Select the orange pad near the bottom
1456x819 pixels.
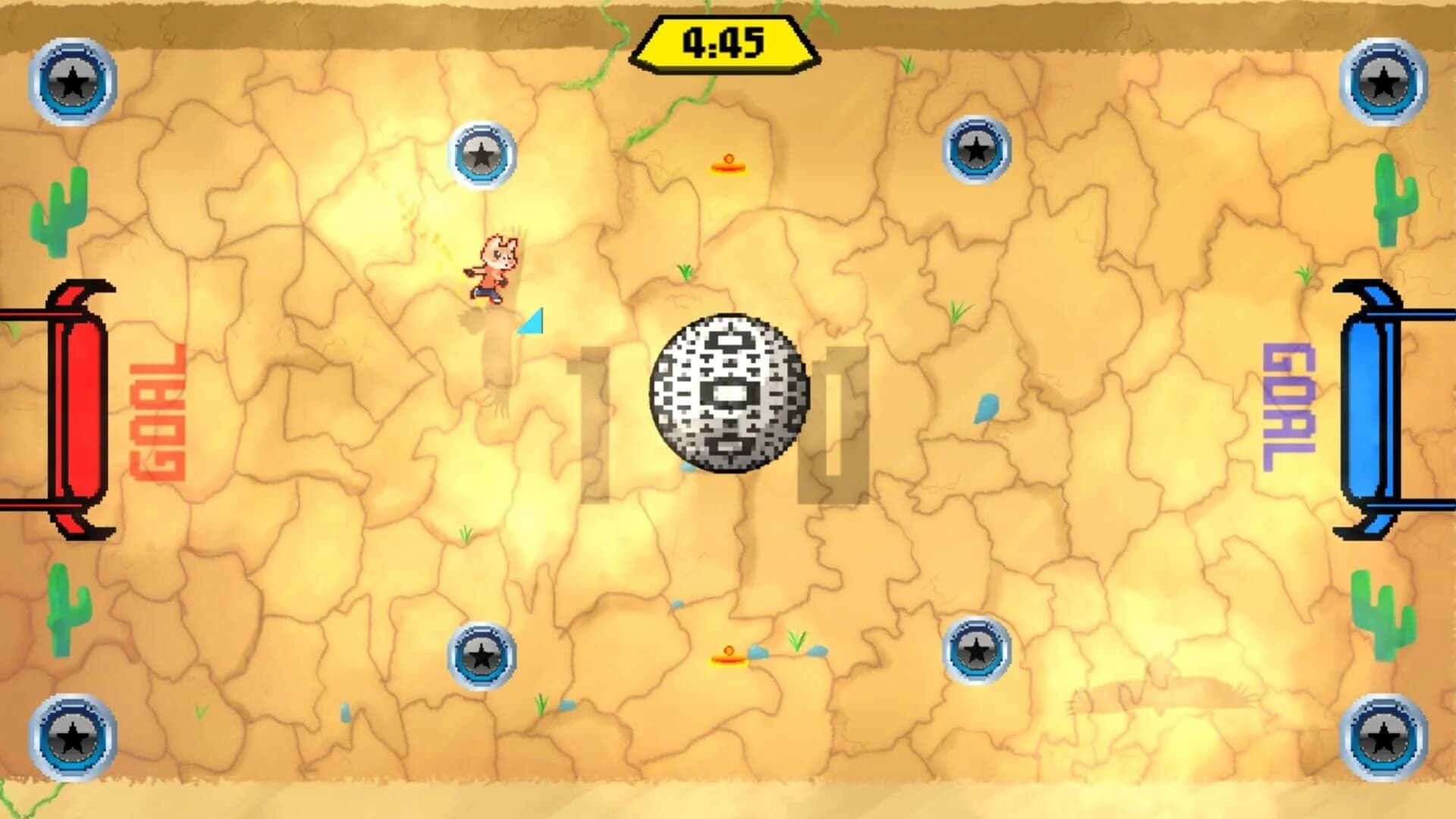(x=728, y=657)
